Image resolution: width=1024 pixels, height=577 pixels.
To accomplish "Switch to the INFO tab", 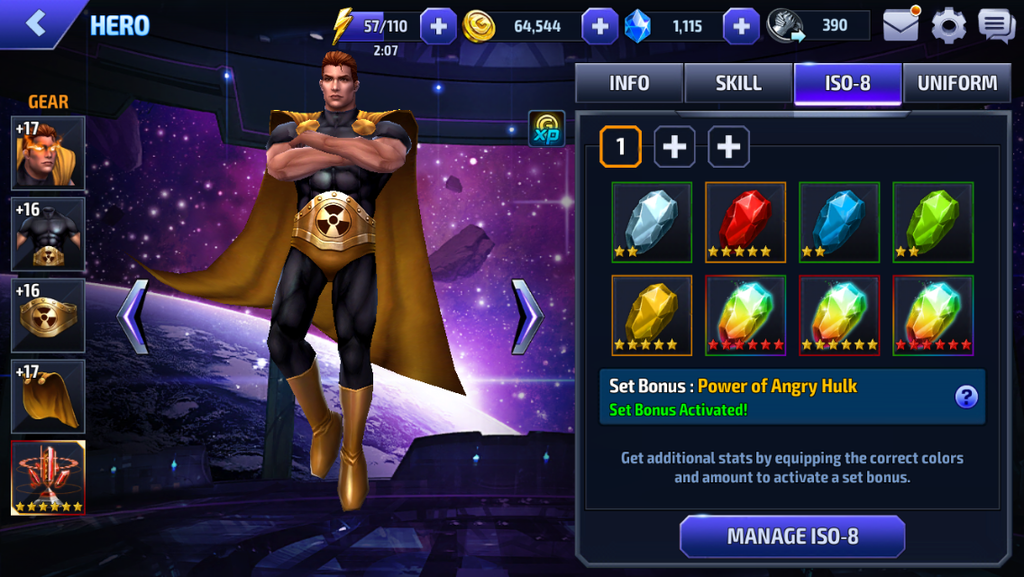I will [629, 84].
